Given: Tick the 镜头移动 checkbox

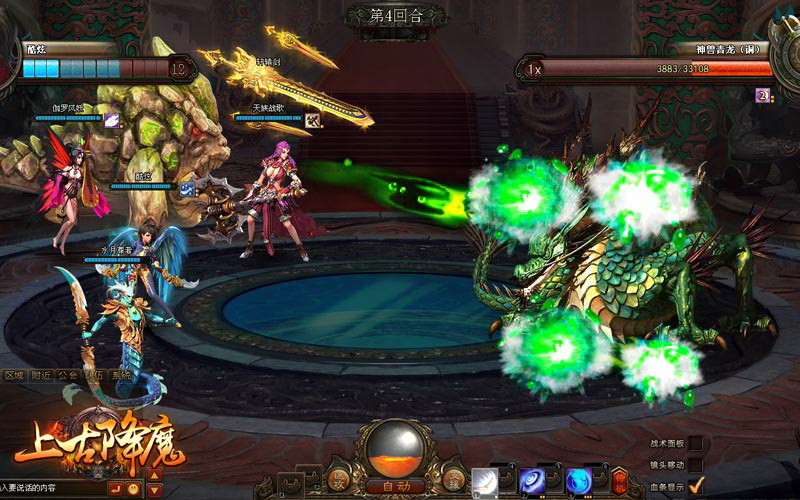Looking at the screenshot, I should coord(696,464).
